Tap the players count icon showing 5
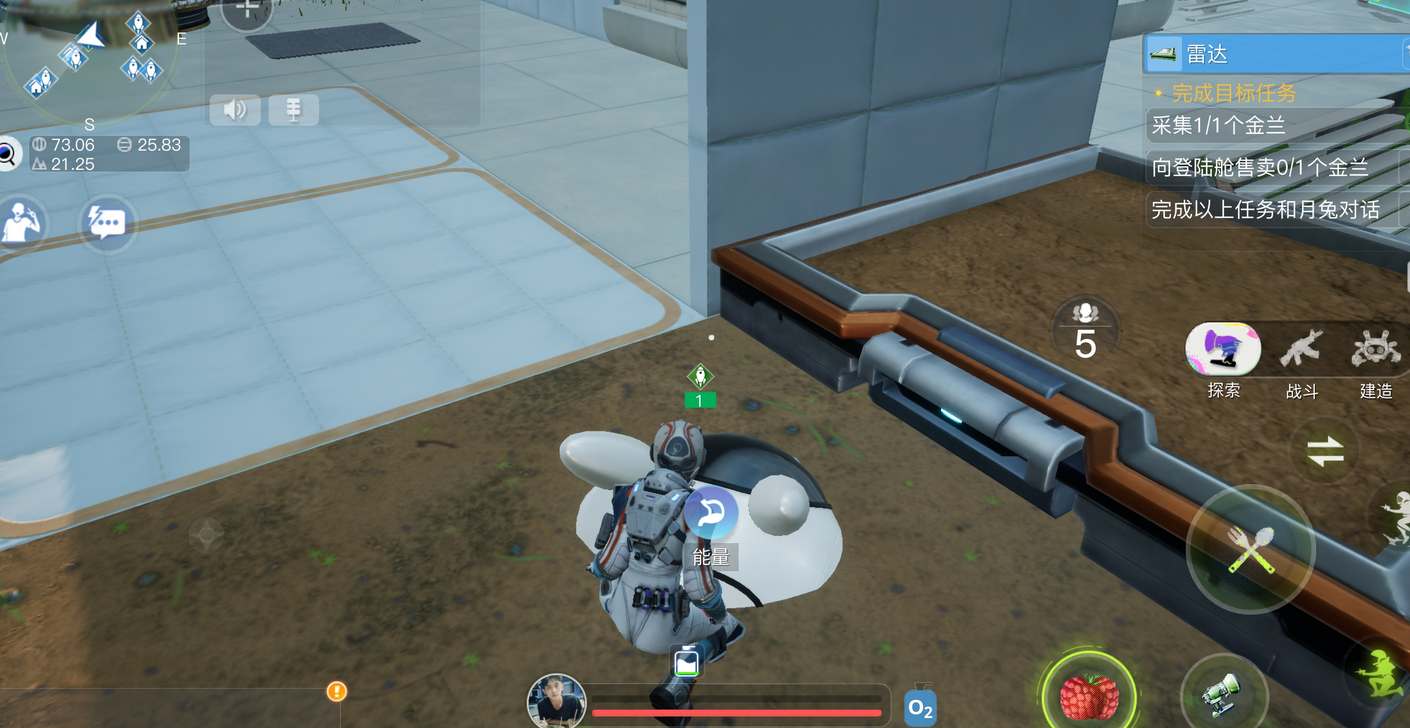 click(1085, 330)
